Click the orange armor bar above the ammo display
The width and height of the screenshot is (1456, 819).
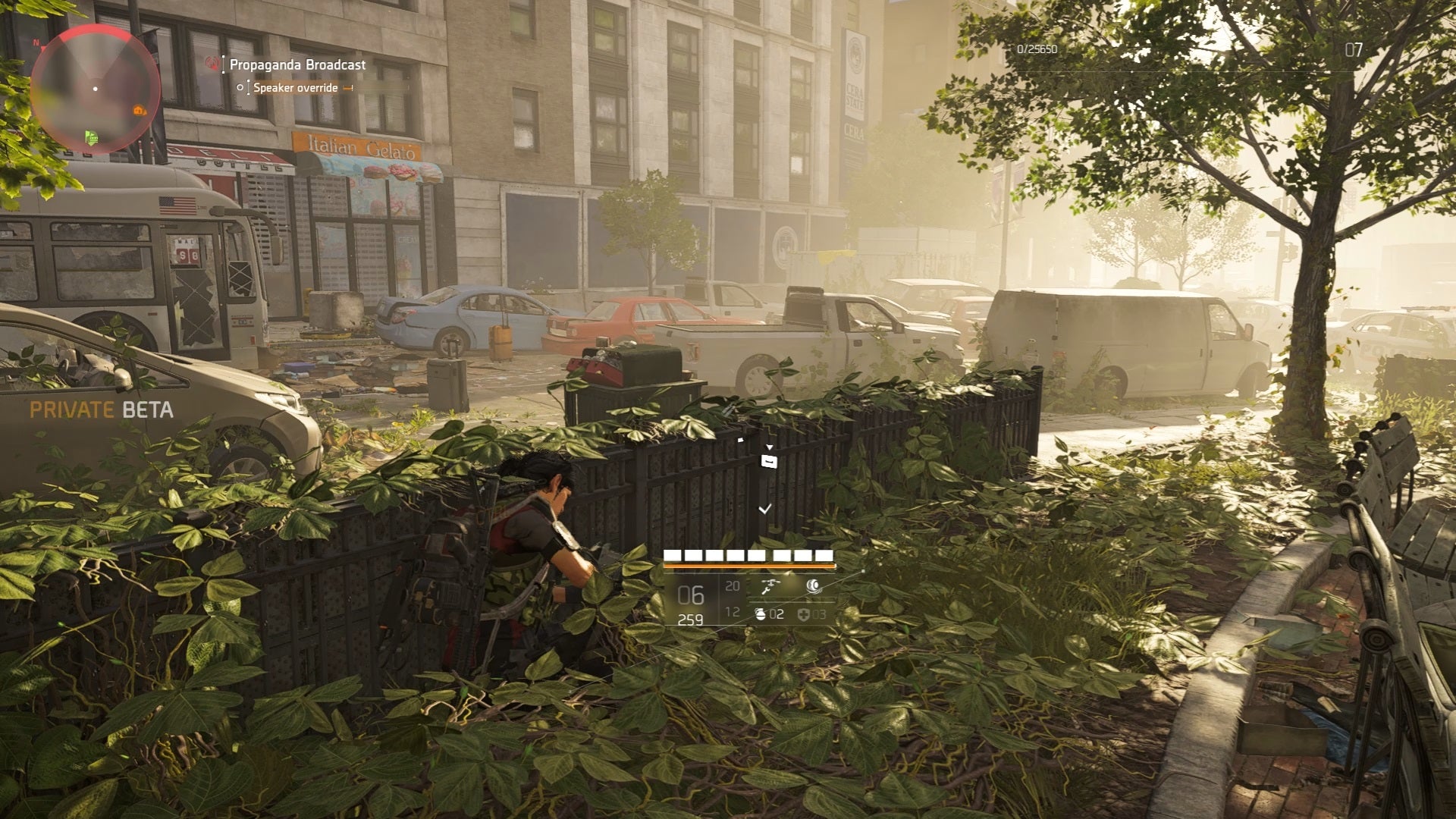749,566
